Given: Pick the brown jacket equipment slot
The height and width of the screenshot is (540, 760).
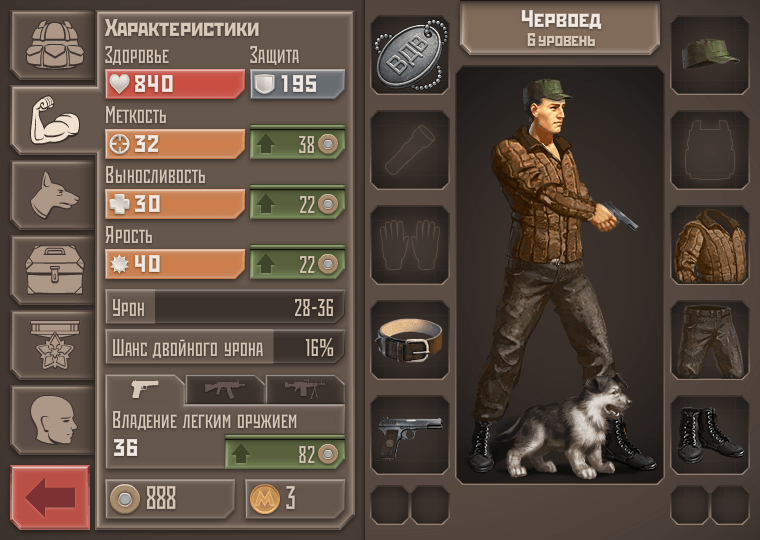Looking at the screenshot, I should tap(710, 246).
